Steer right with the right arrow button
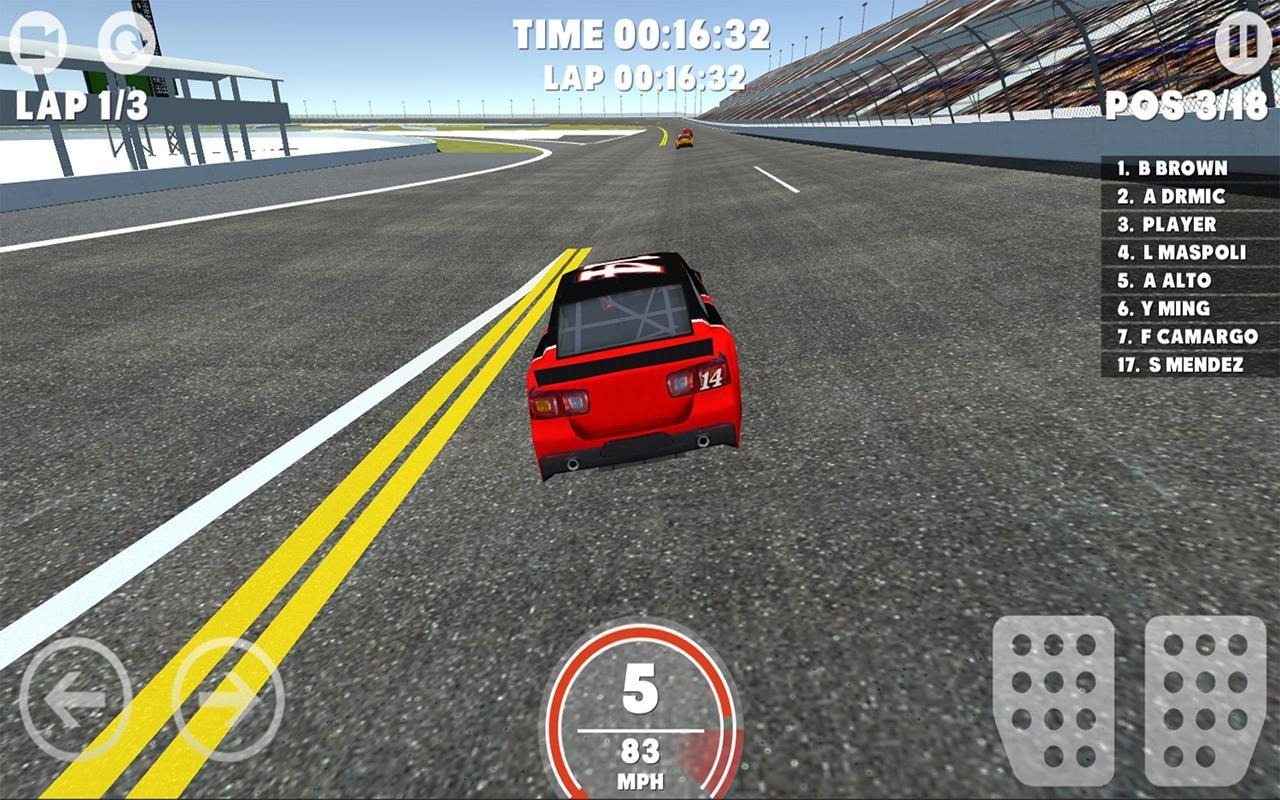The image size is (1280, 800). point(228,699)
